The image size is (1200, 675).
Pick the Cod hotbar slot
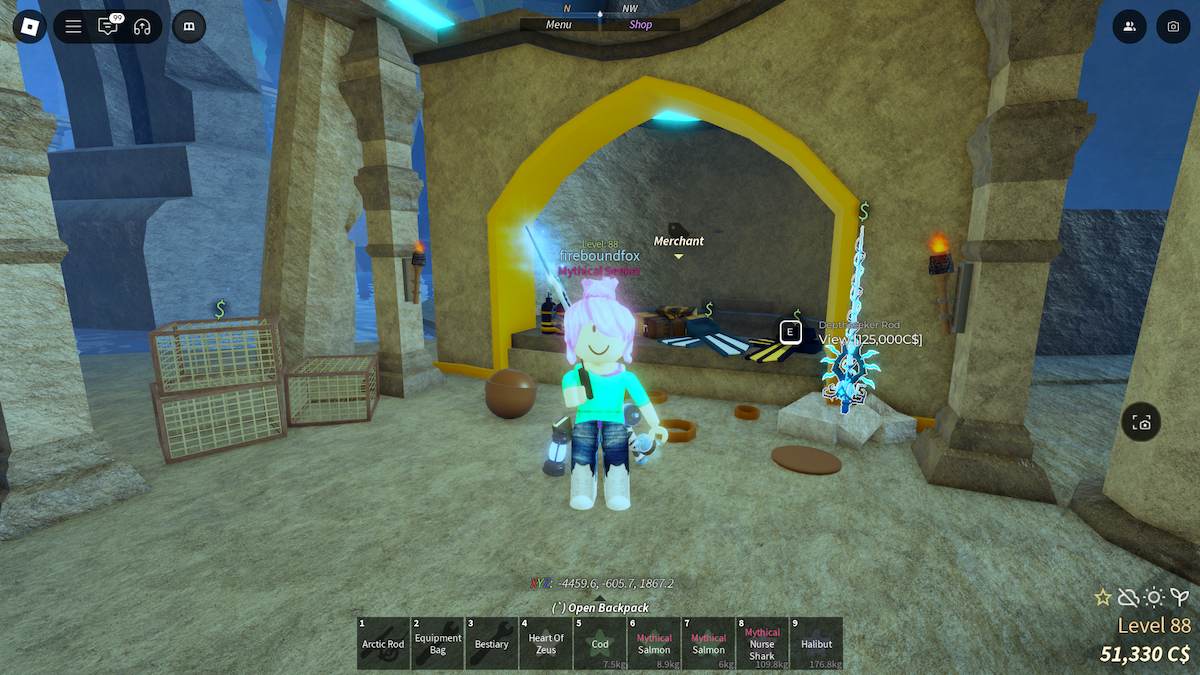coord(600,643)
